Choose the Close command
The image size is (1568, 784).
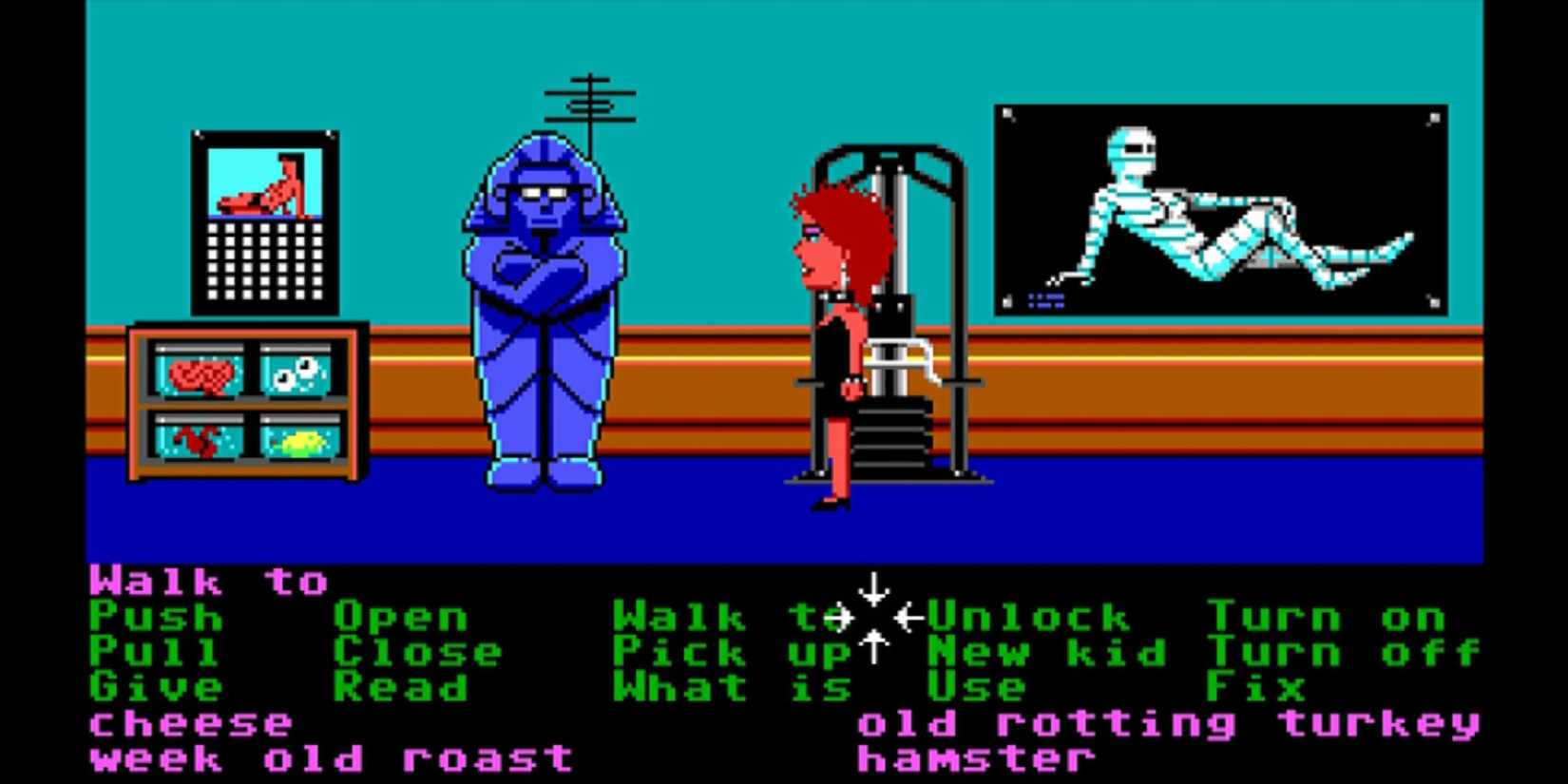click(x=418, y=654)
